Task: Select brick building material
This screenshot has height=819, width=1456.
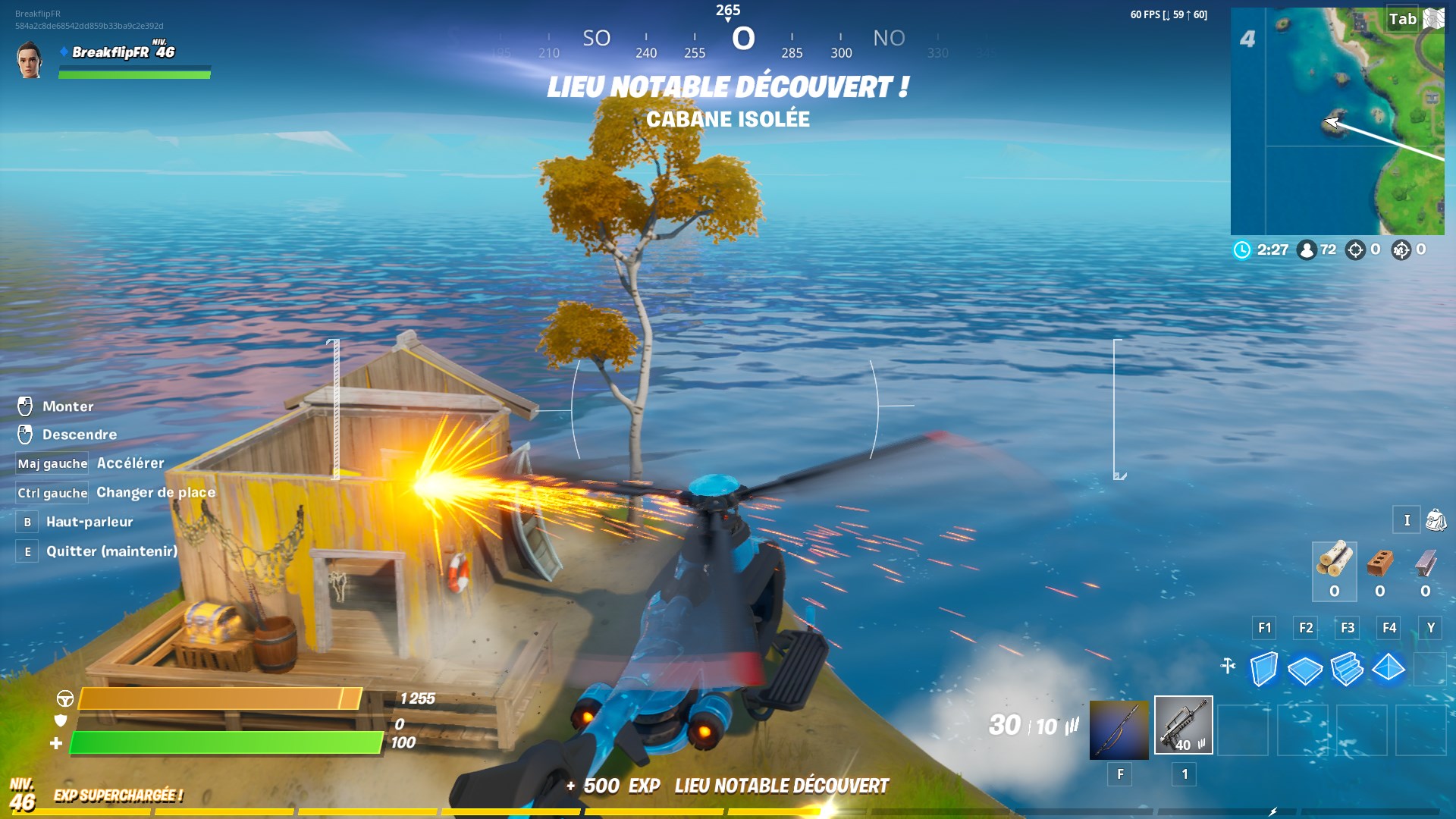Action: [1380, 563]
